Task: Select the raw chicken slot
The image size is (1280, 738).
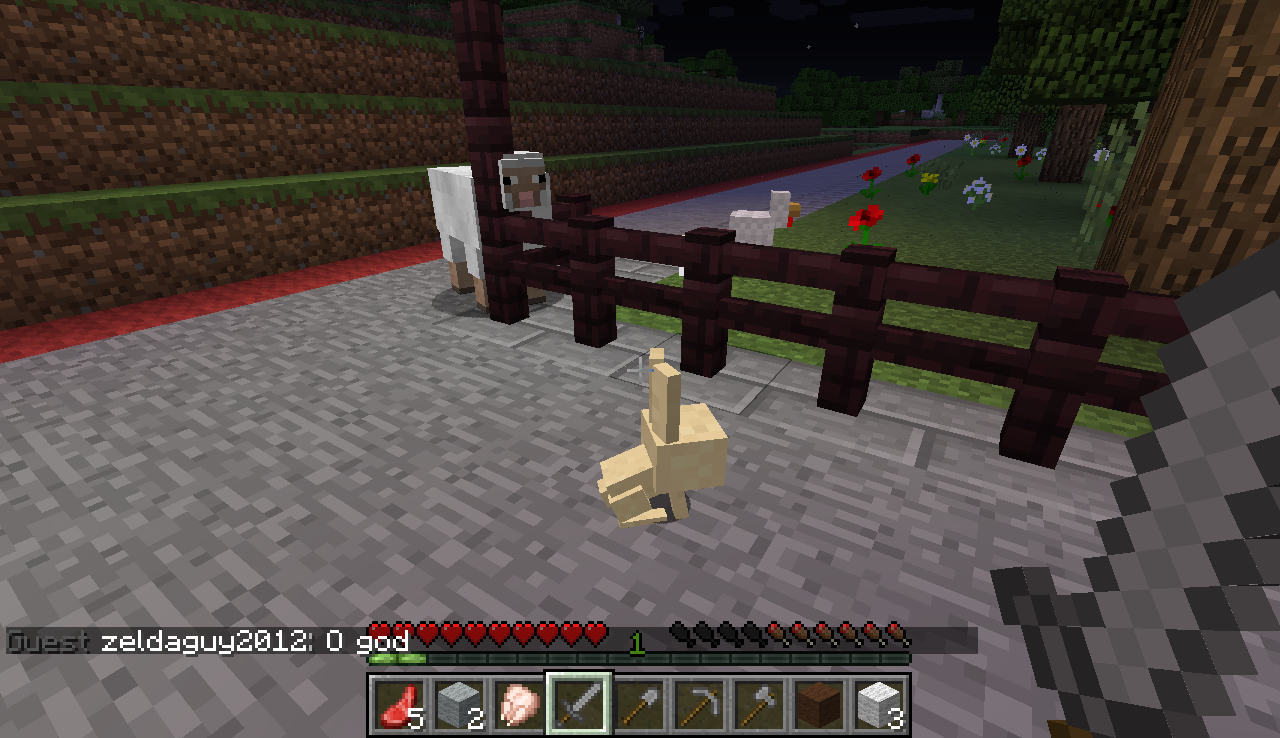Action: click(x=518, y=704)
